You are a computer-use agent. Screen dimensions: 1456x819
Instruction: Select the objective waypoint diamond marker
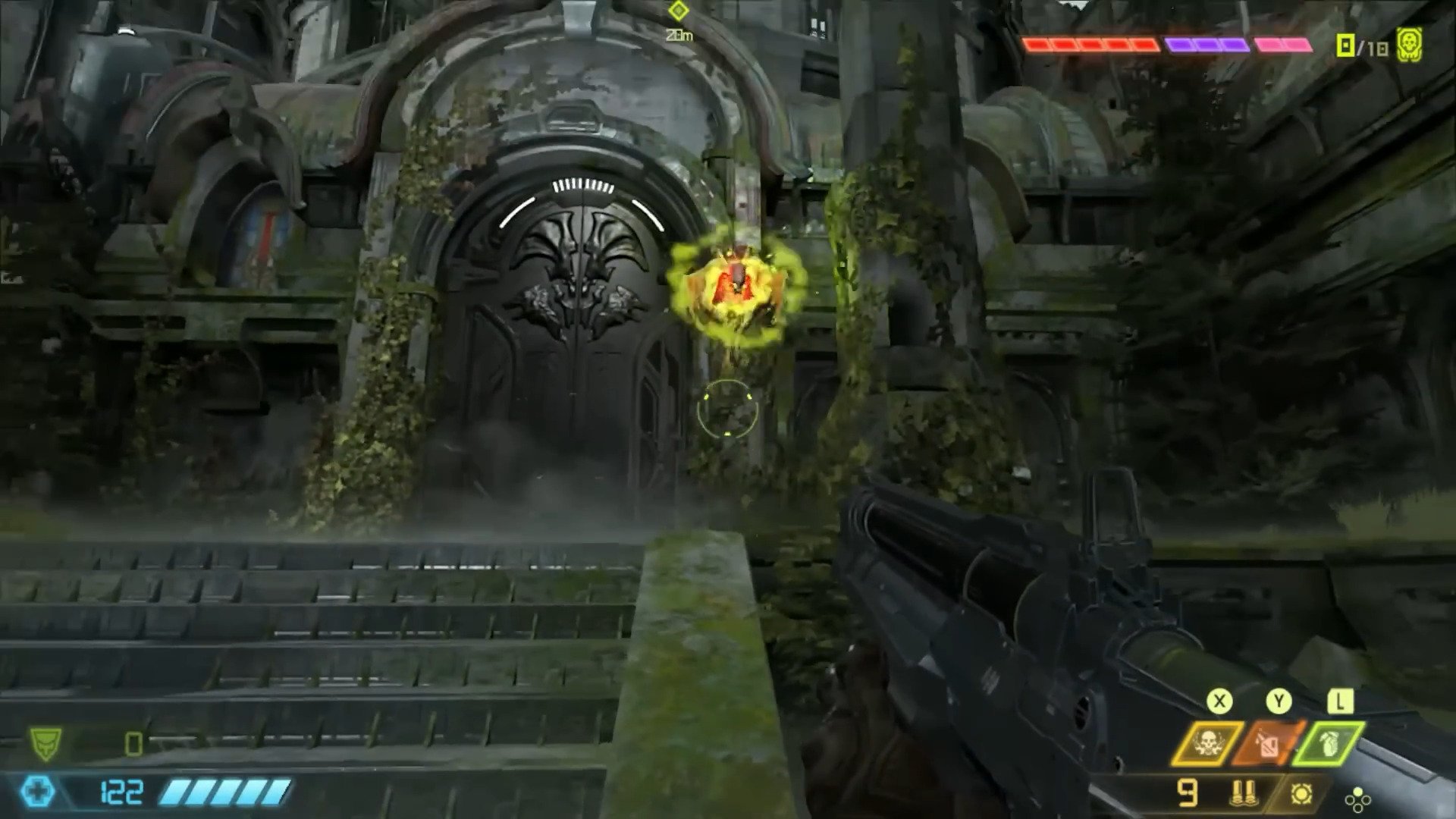pos(678,11)
